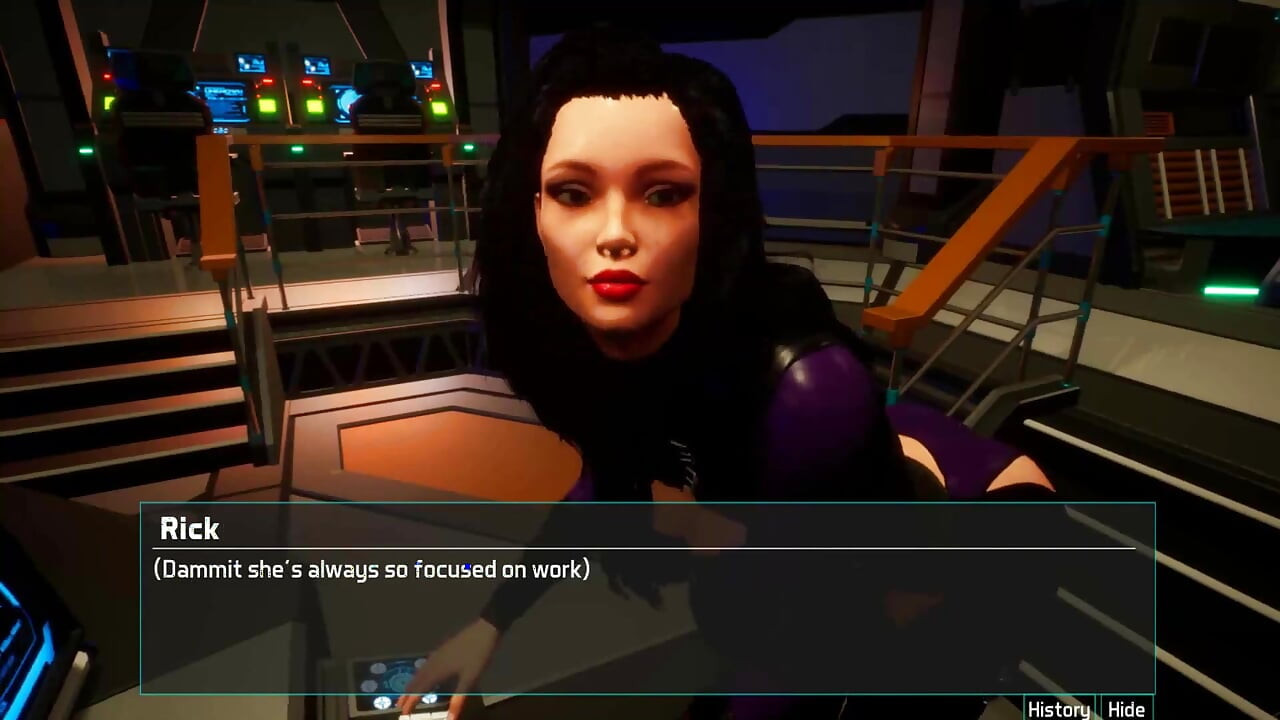Viewport: 1280px width, 720px height.
Task: Open the dialogue History log
Action: [1058, 709]
